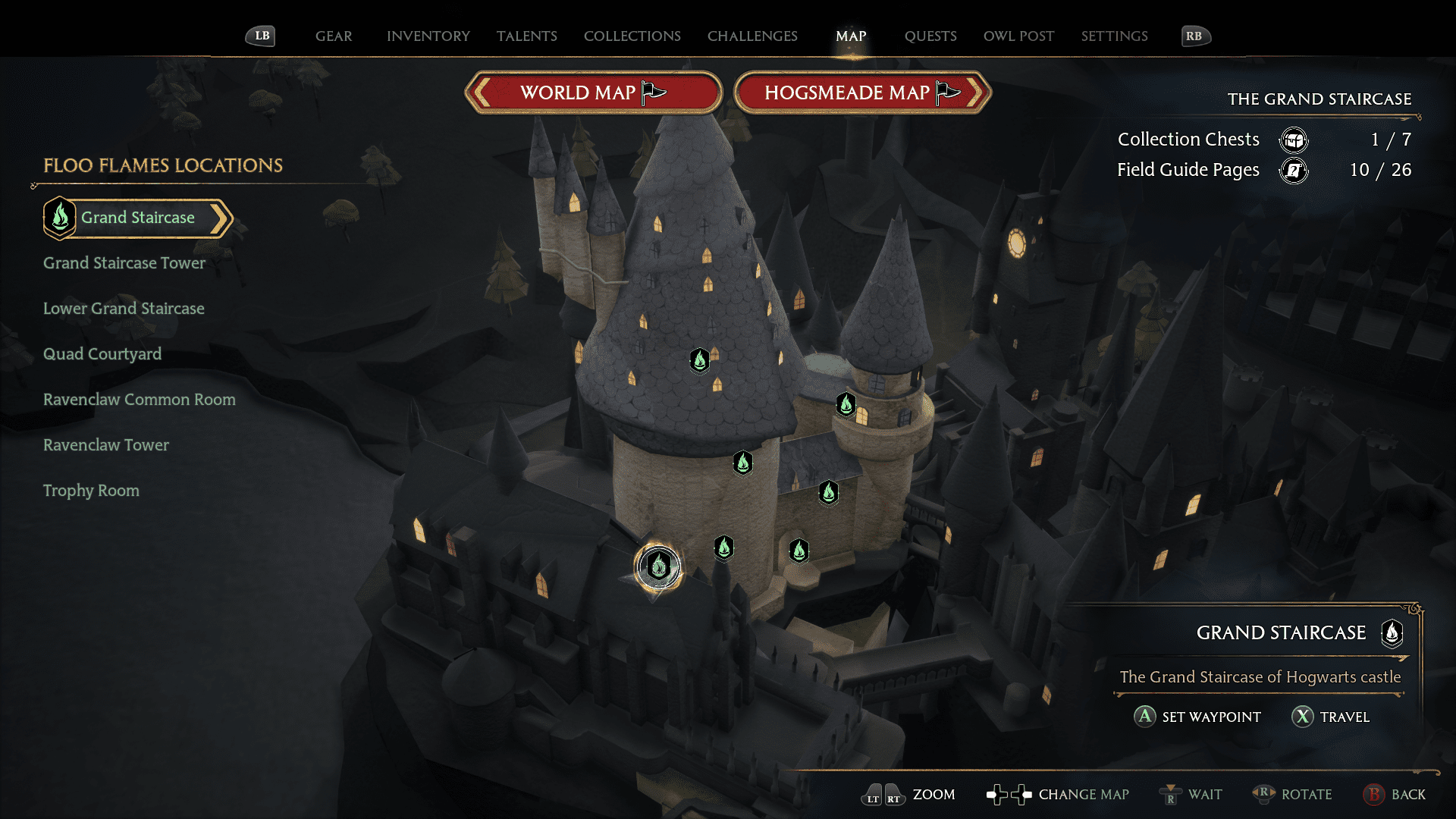The width and height of the screenshot is (1456, 819).
Task: Switch to the Settings tab
Action: (x=1114, y=36)
